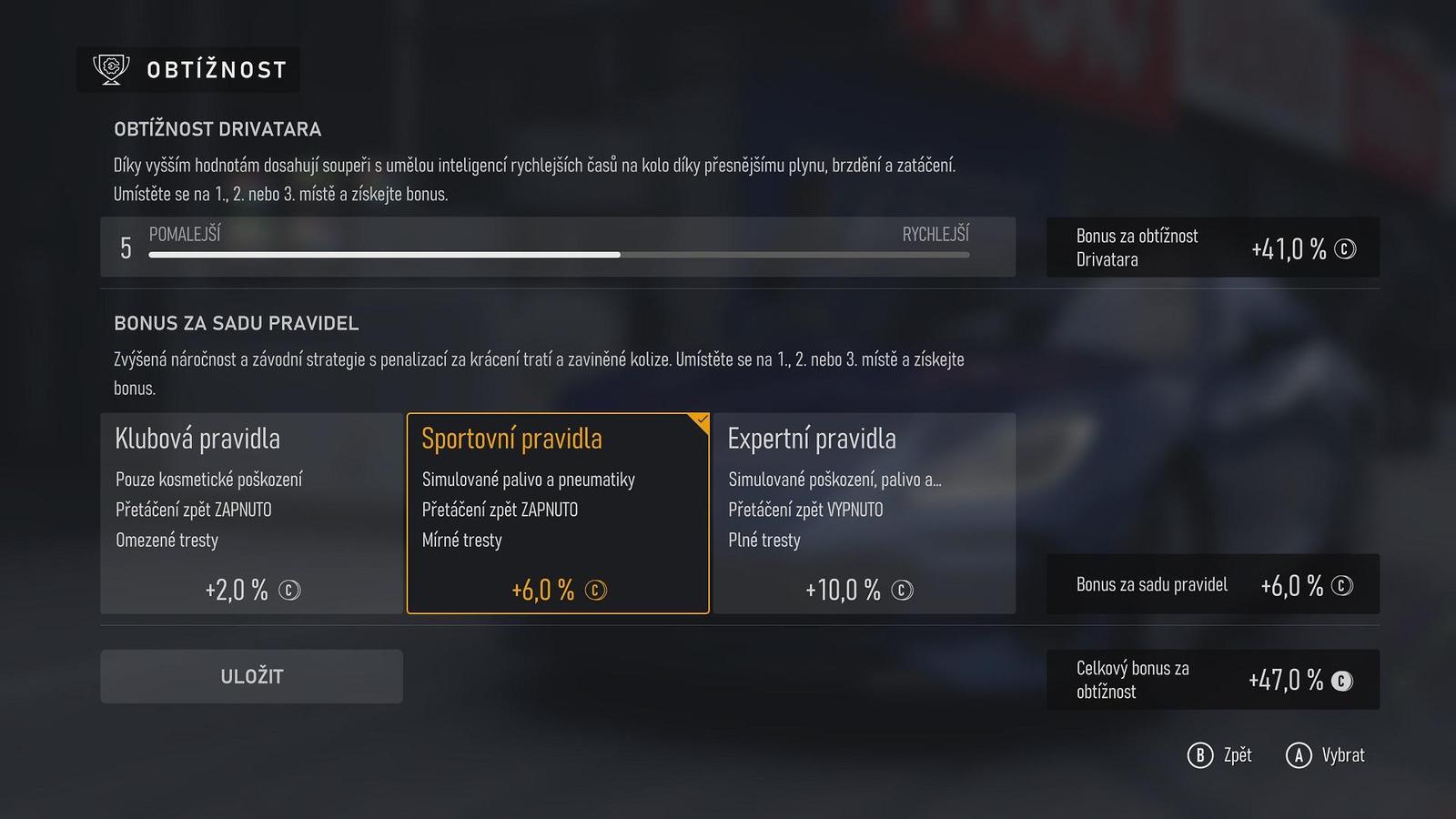Click the Drivatar difficulty slider bar
Image resolution: width=1456 pixels, height=819 pixels.
click(558, 255)
